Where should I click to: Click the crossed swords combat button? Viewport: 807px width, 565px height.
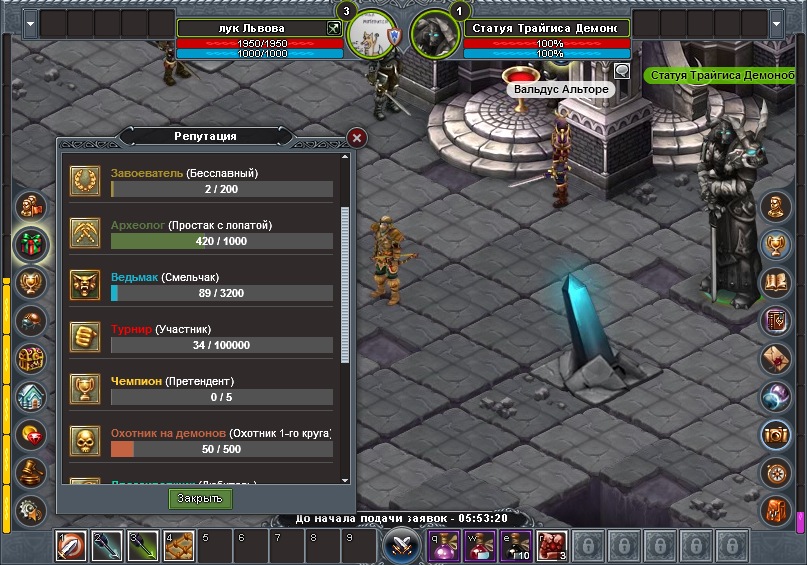[402, 546]
